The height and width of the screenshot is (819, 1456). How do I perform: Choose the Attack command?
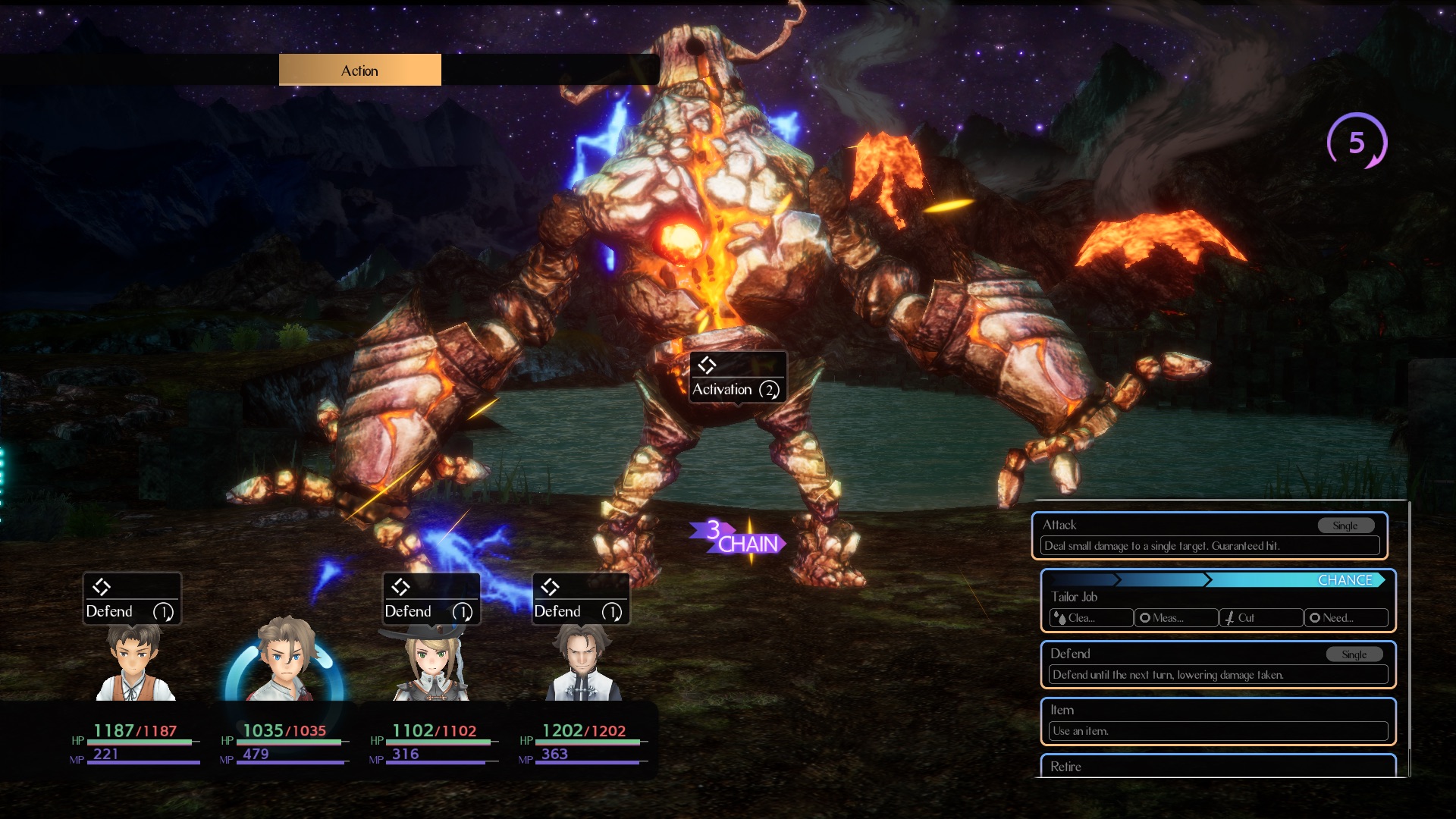1210,535
